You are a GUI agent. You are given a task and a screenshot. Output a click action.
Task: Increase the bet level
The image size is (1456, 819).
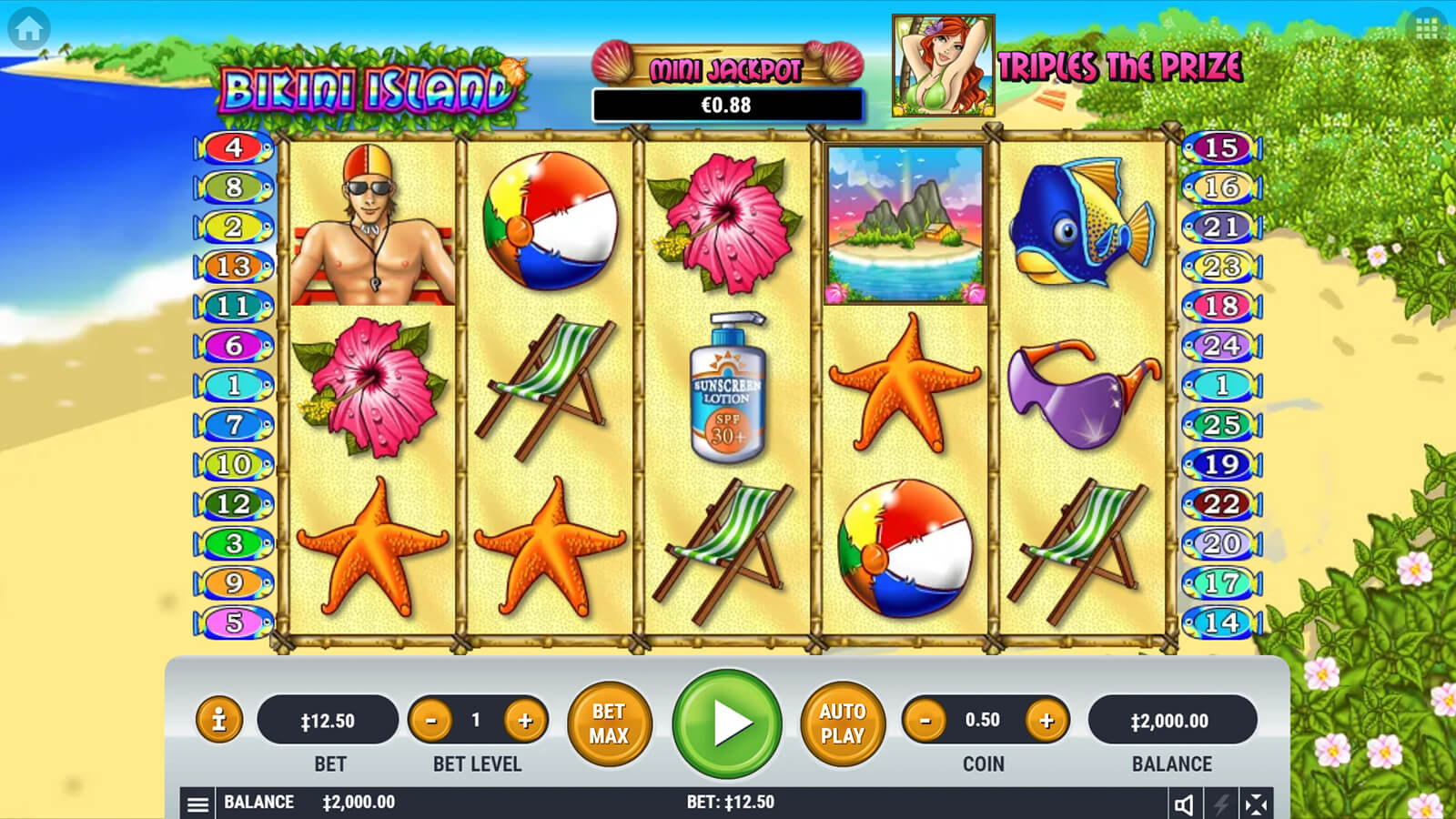pyautogui.click(x=525, y=722)
